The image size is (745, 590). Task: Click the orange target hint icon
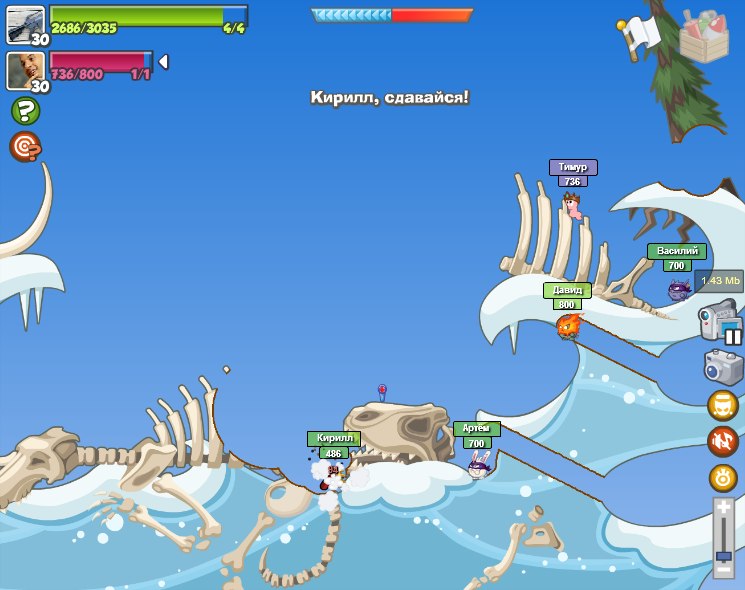(x=25, y=147)
